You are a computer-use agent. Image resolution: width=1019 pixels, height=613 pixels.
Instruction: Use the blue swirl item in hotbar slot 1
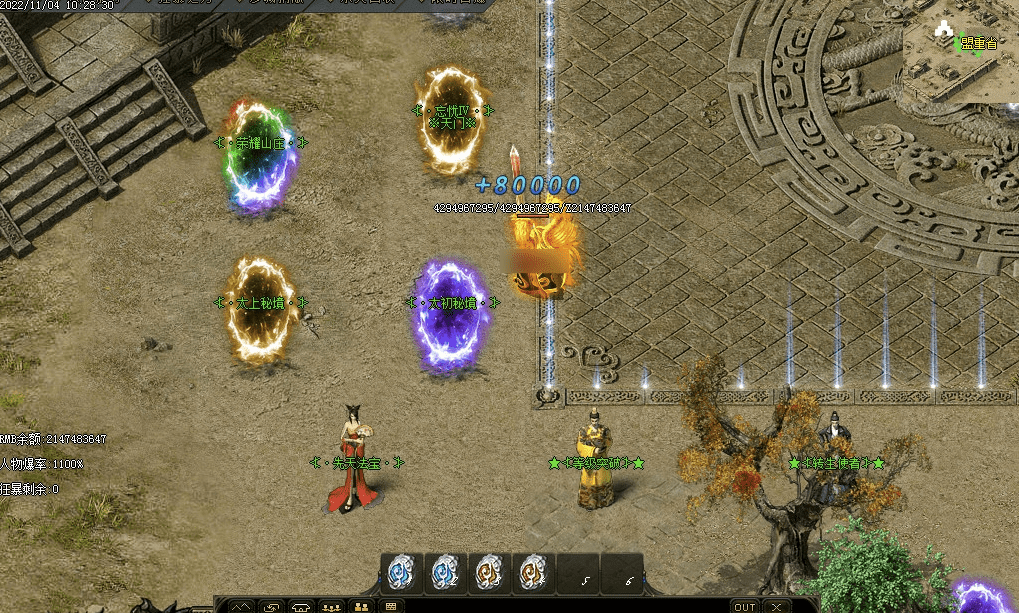tap(402, 572)
